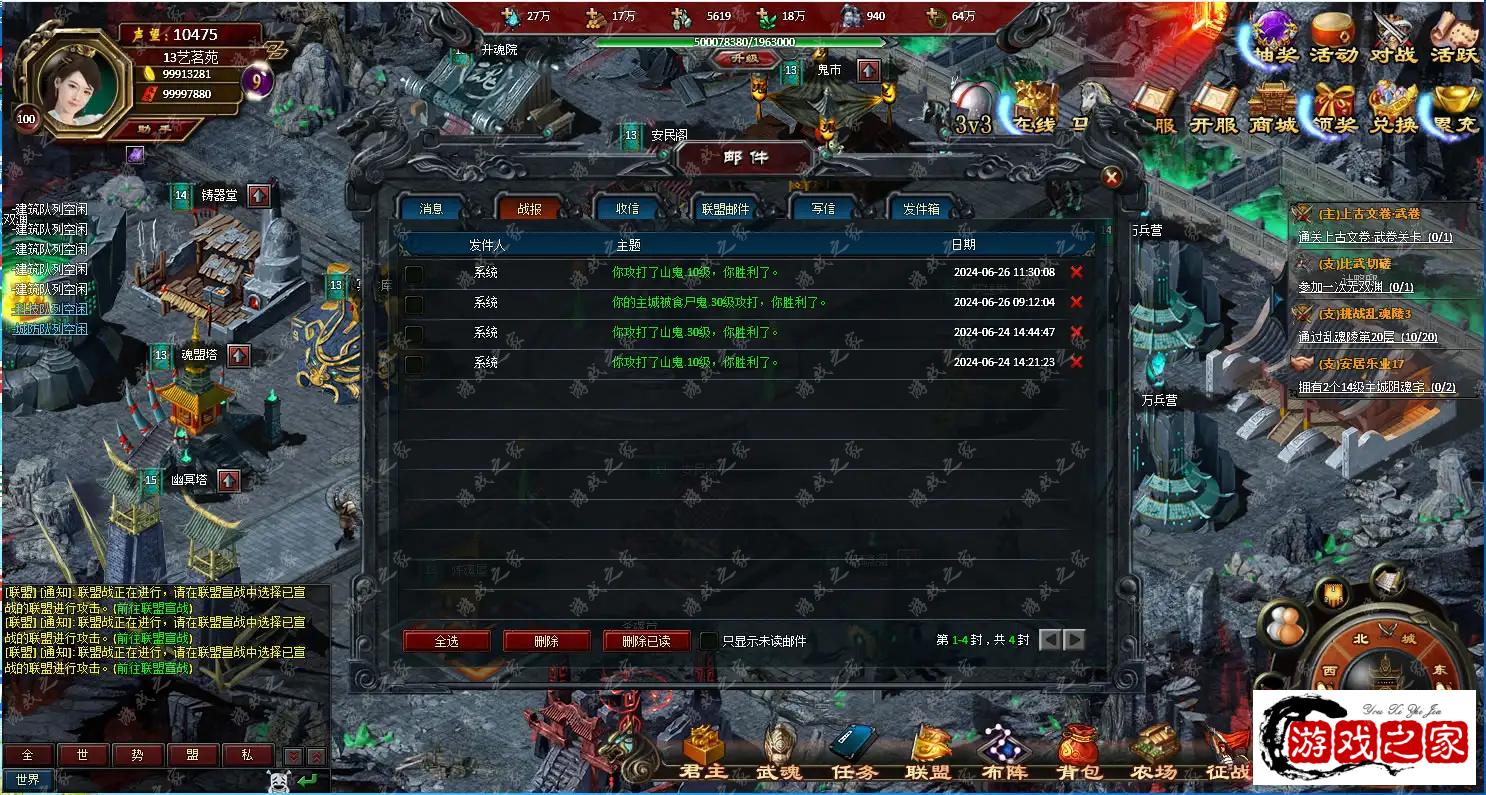The height and width of the screenshot is (795, 1486).
Task: Open the 收信 inbox tab
Action: [627, 209]
